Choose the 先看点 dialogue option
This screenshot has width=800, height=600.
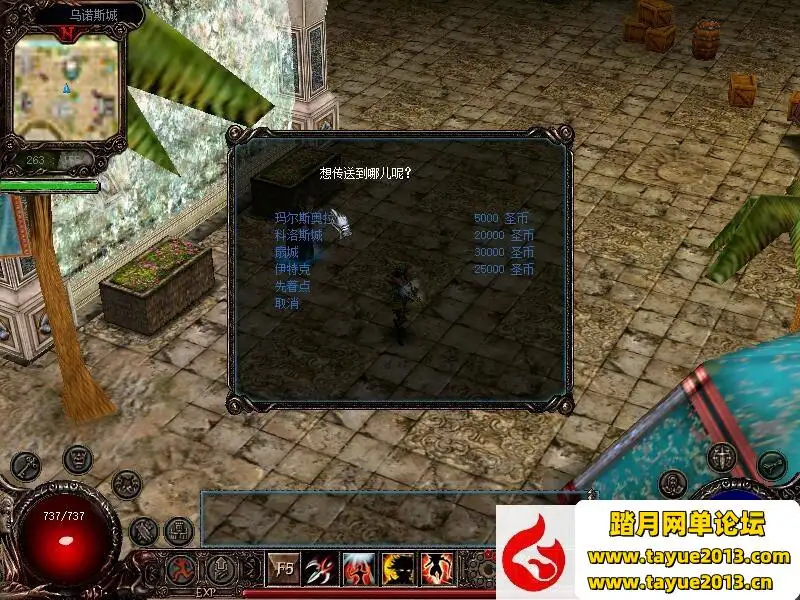[292, 286]
